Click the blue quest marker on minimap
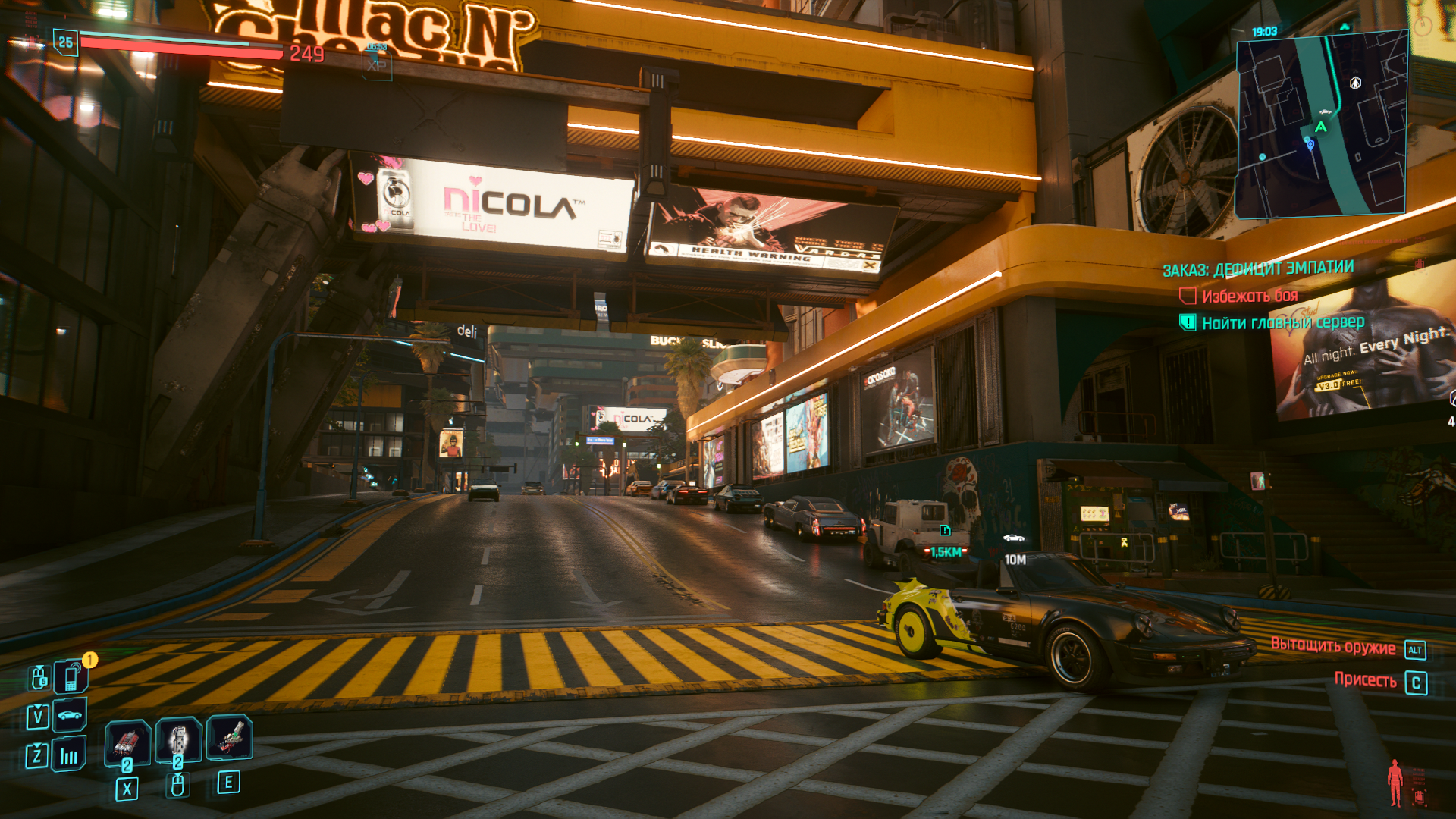 (x=1310, y=143)
